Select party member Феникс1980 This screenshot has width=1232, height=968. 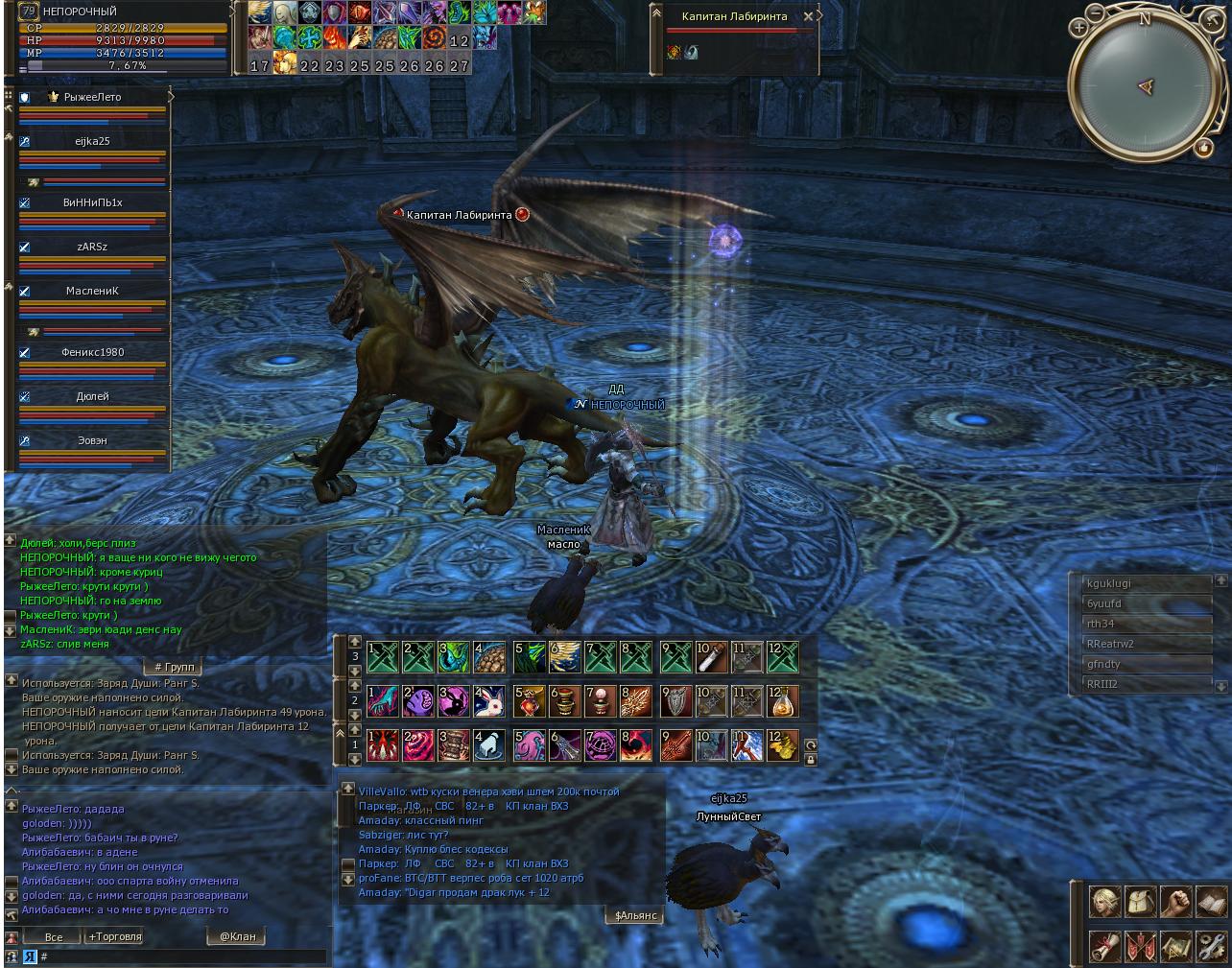tap(92, 352)
